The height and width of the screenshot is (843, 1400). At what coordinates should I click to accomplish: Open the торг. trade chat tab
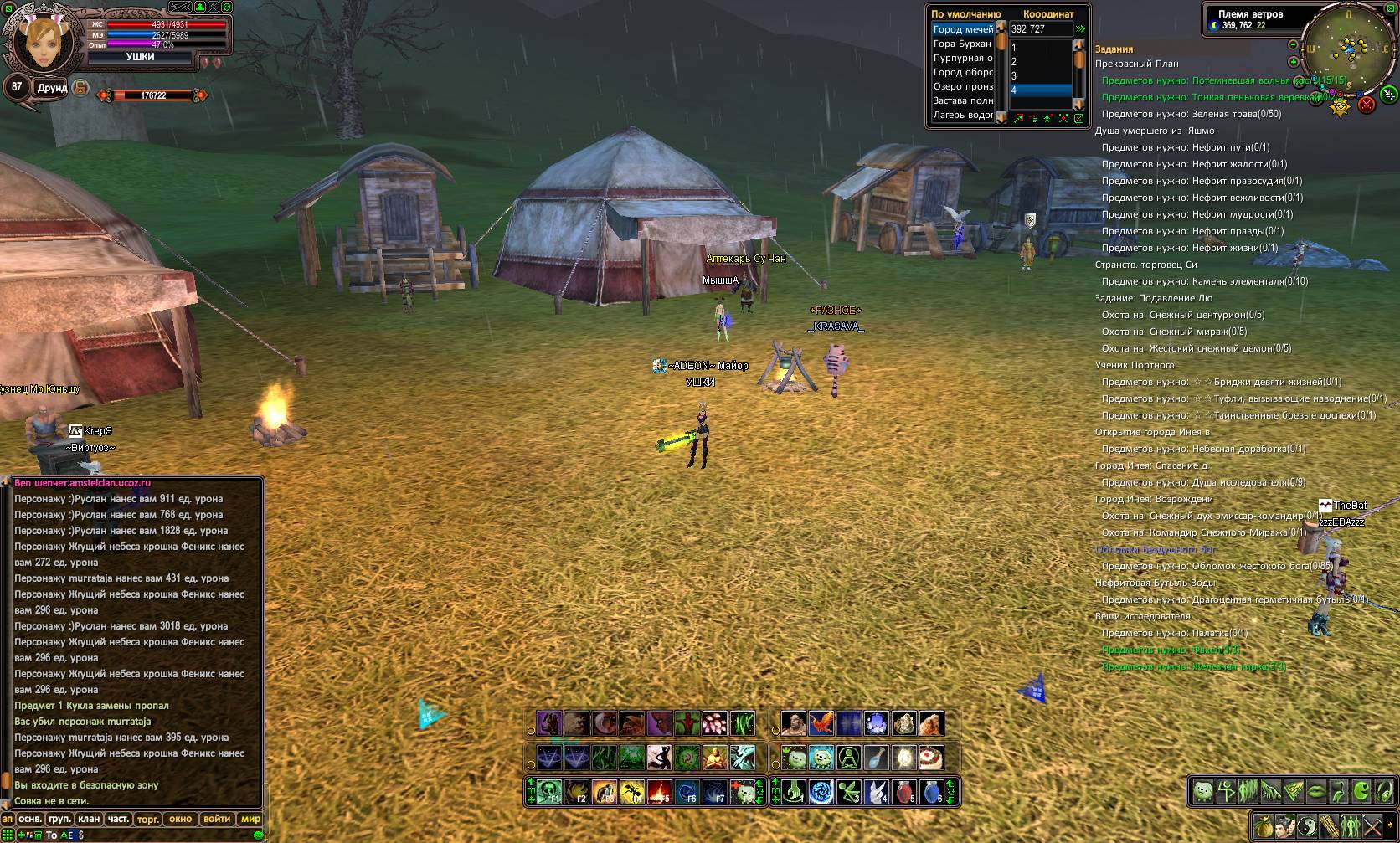click(148, 819)
